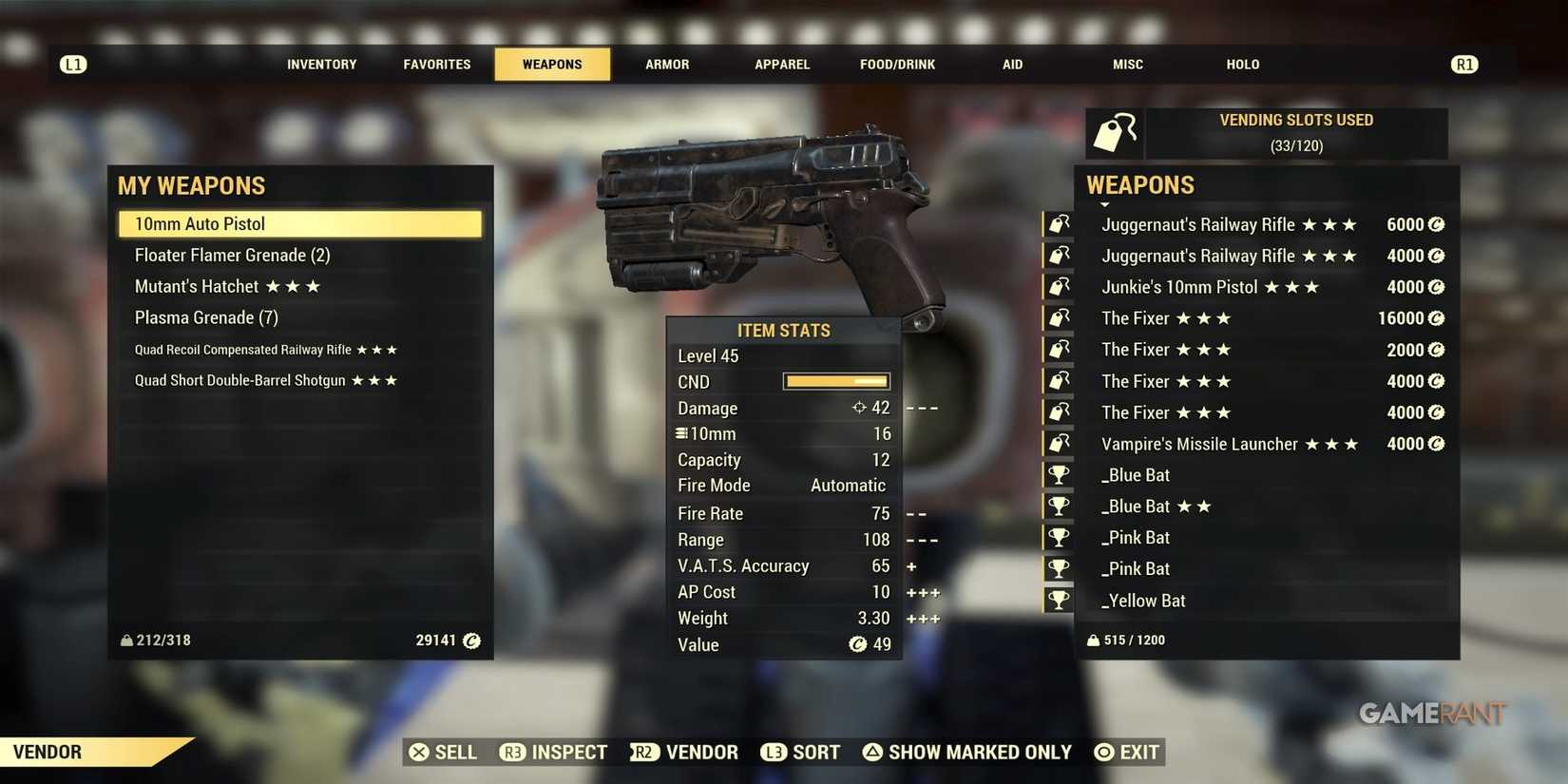Click the weight lock icon near 212/318
Screen dimensions: 1568x784
126,640
